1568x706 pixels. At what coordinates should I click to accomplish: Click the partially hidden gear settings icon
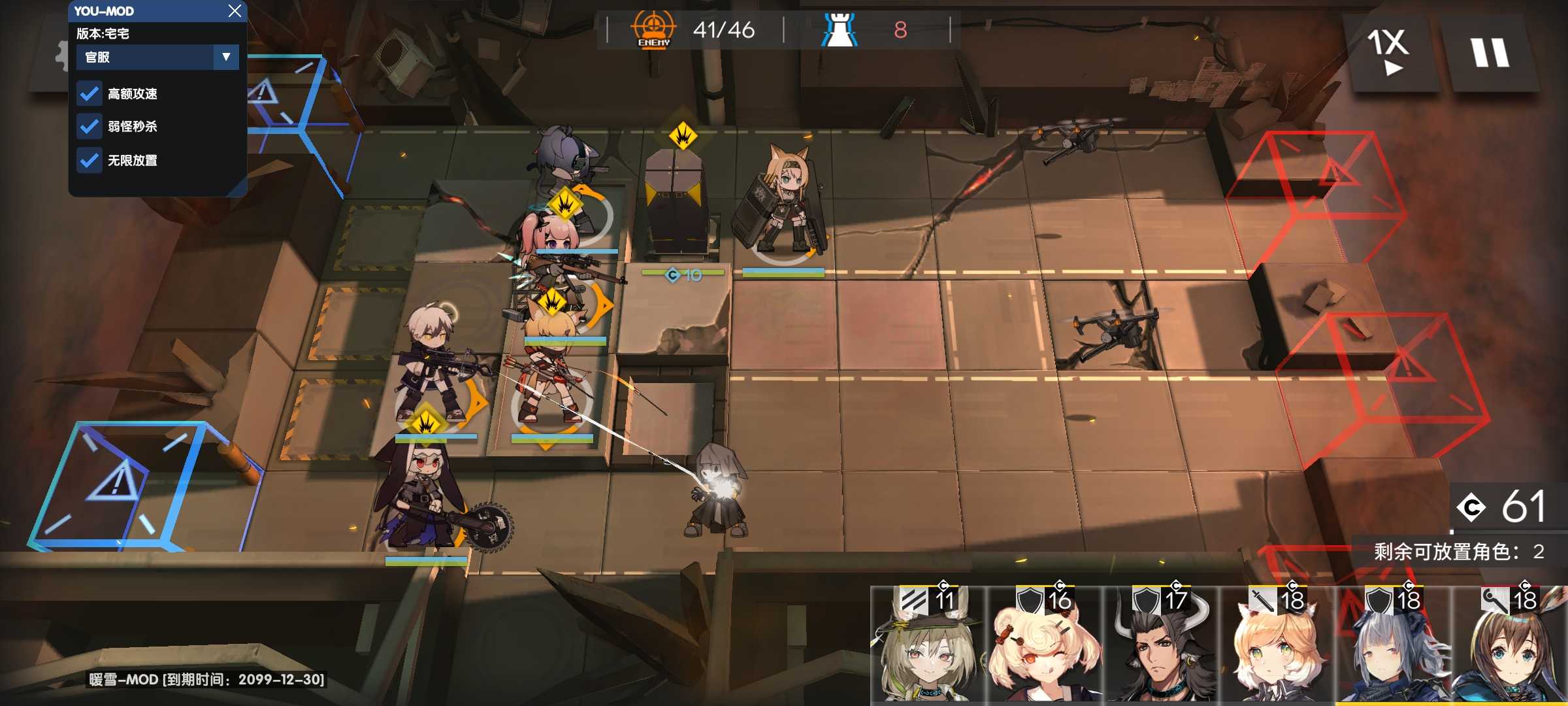click(x=61, y=55)
